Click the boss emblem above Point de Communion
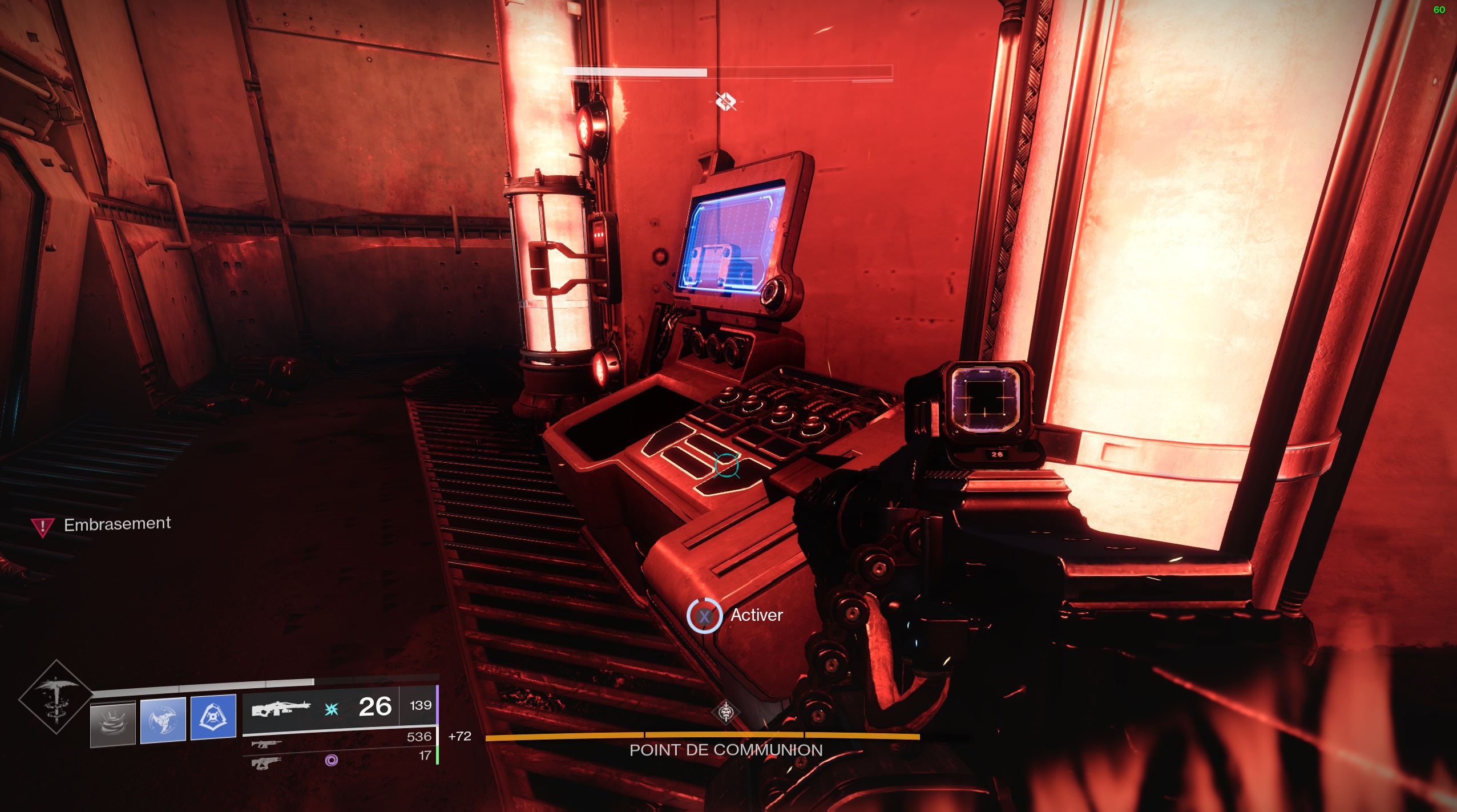The image size is (1457, 812). click(725, 712)
